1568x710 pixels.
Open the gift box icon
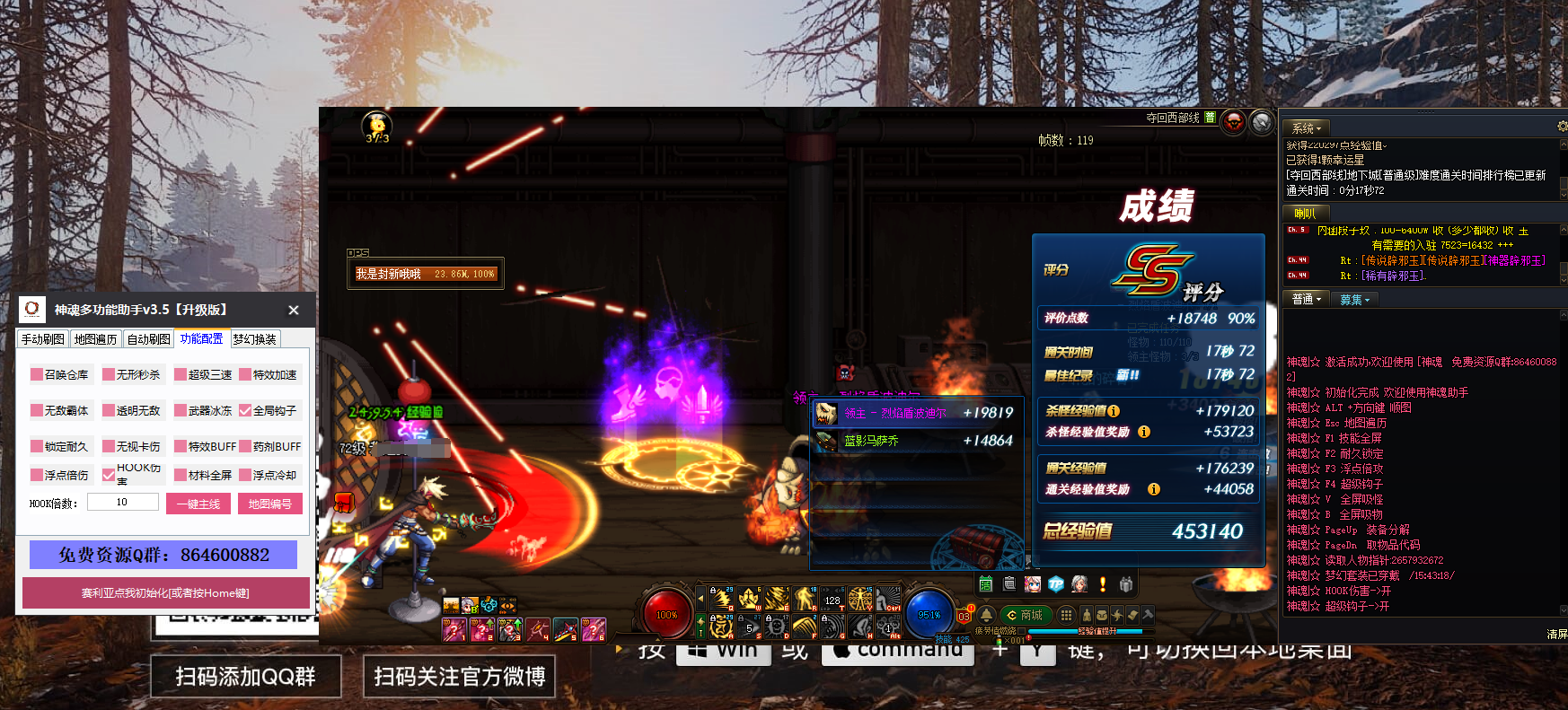1126,584
